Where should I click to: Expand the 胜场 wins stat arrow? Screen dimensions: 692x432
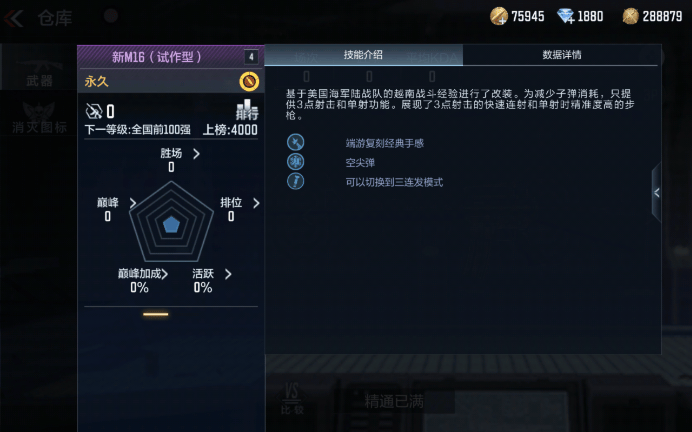pos(196,154)
